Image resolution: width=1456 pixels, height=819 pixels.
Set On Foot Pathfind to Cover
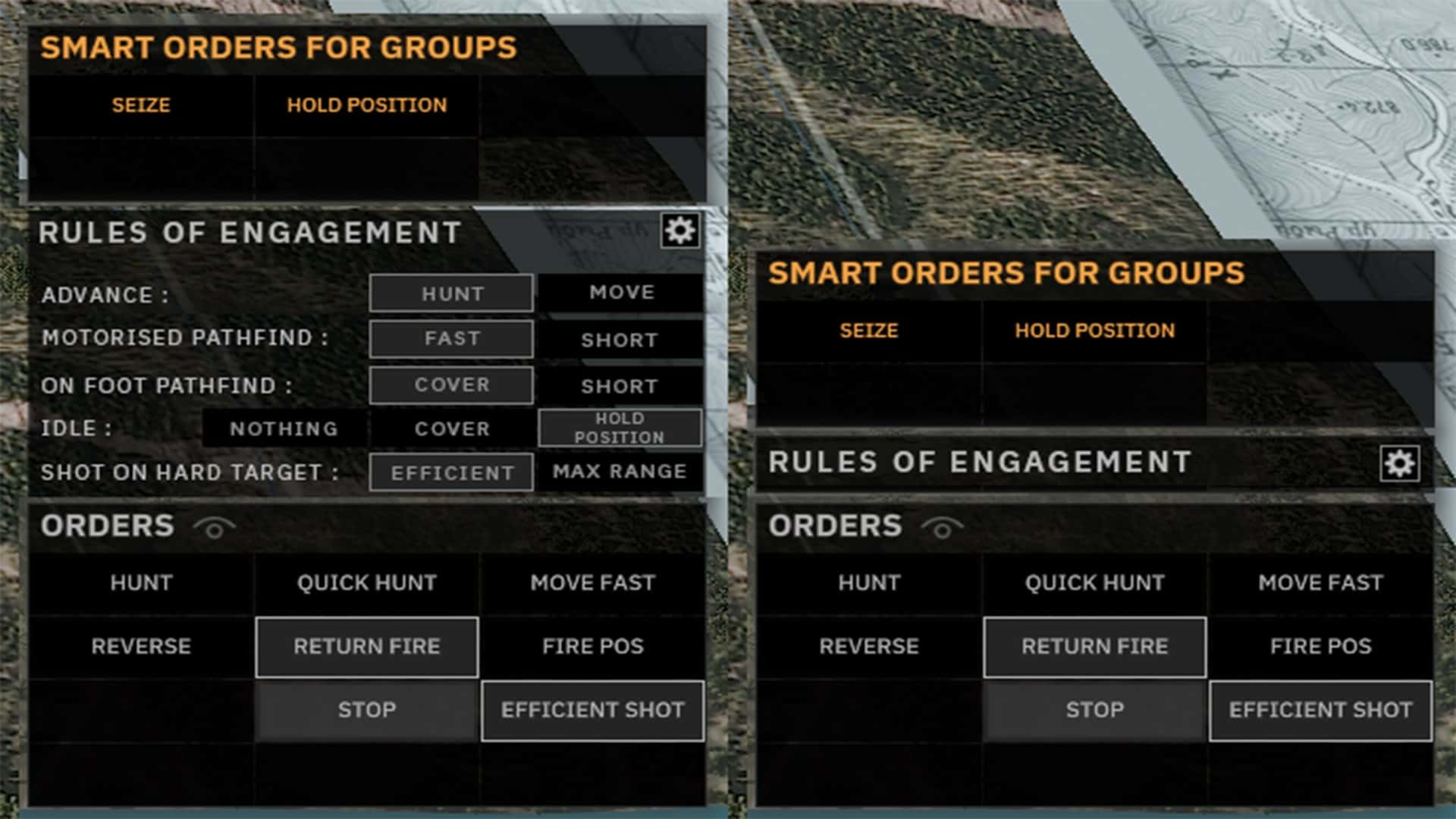[x=450, y=385]
